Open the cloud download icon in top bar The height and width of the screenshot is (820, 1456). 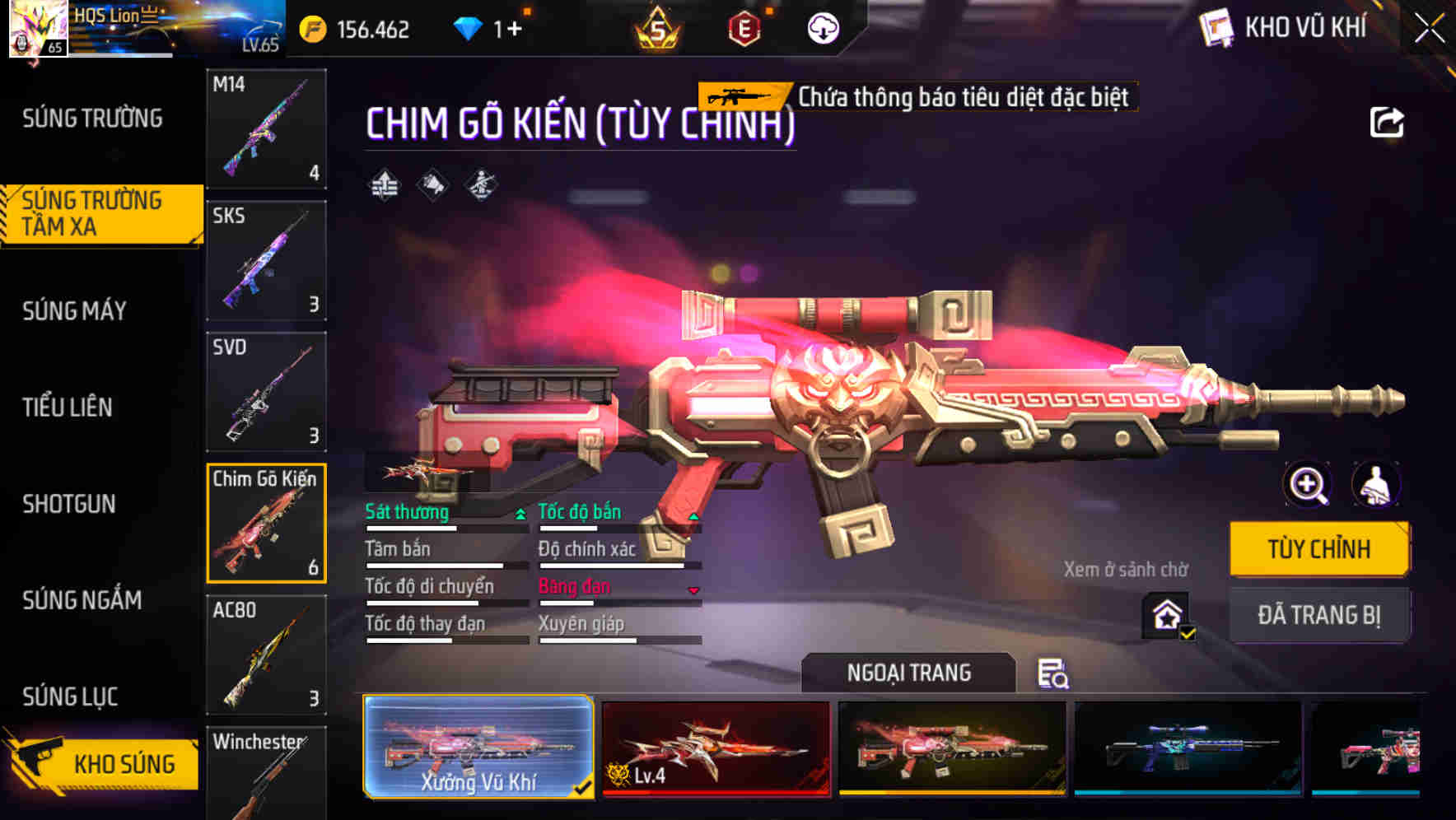point(821,27)
